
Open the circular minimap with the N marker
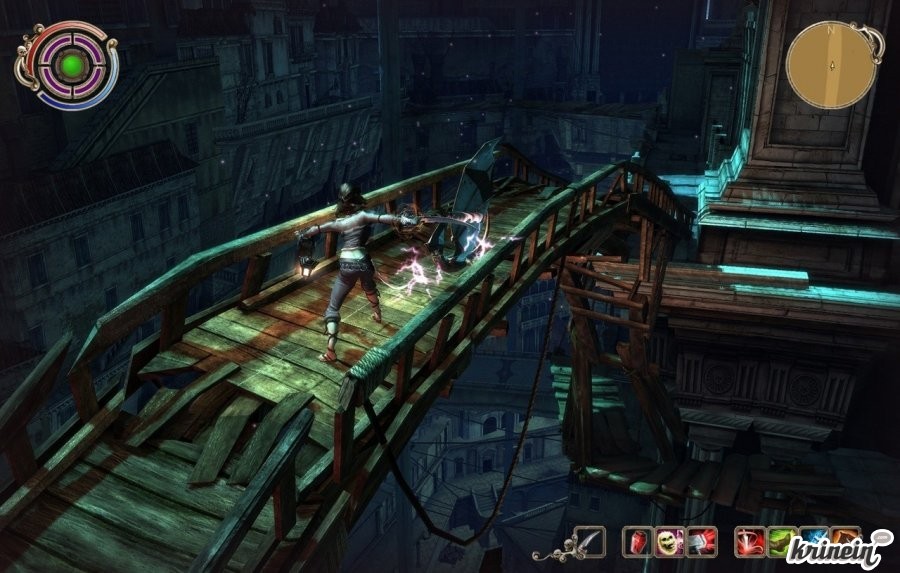(x=831, y=65)
